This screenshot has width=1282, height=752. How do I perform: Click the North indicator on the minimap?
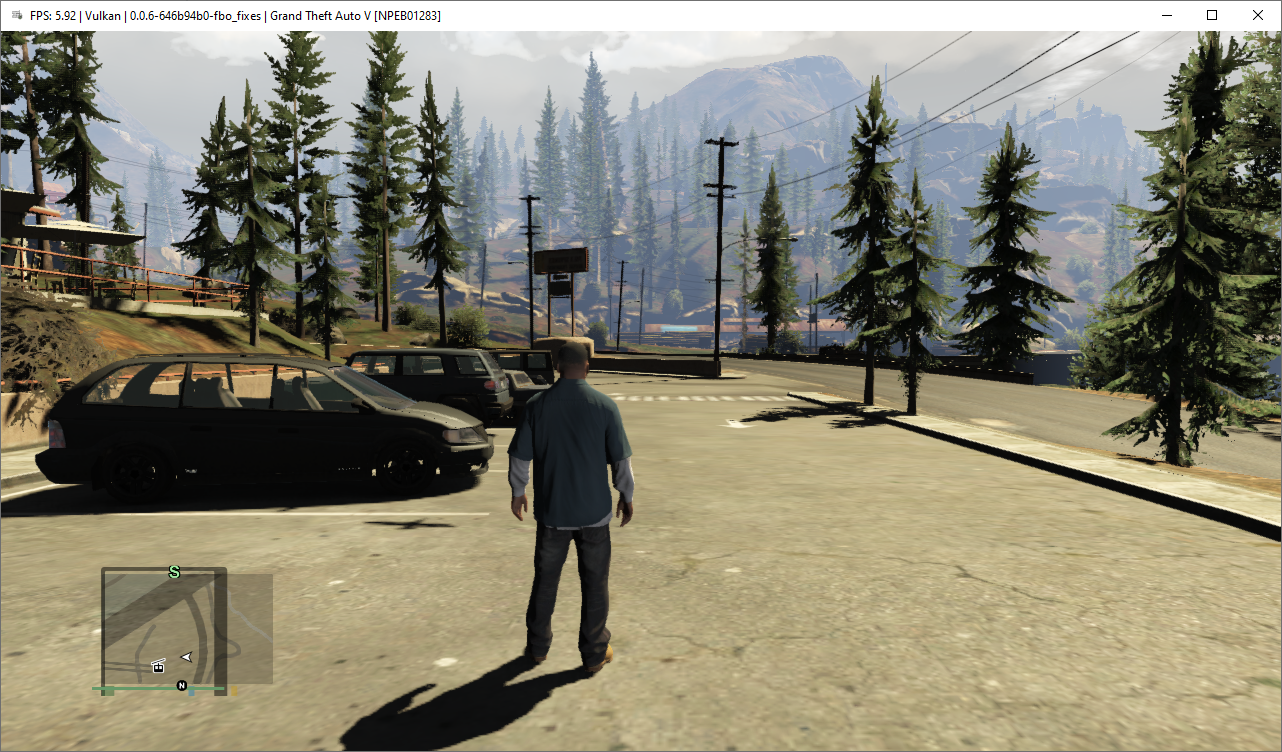coord(182,686)
